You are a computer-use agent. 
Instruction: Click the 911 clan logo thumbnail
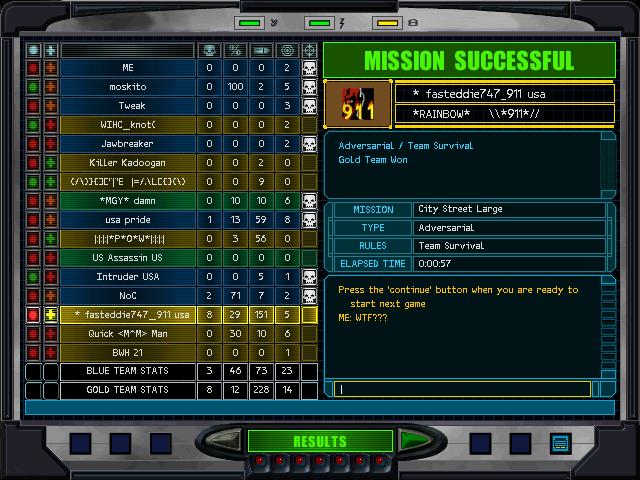tap(358, 103)
